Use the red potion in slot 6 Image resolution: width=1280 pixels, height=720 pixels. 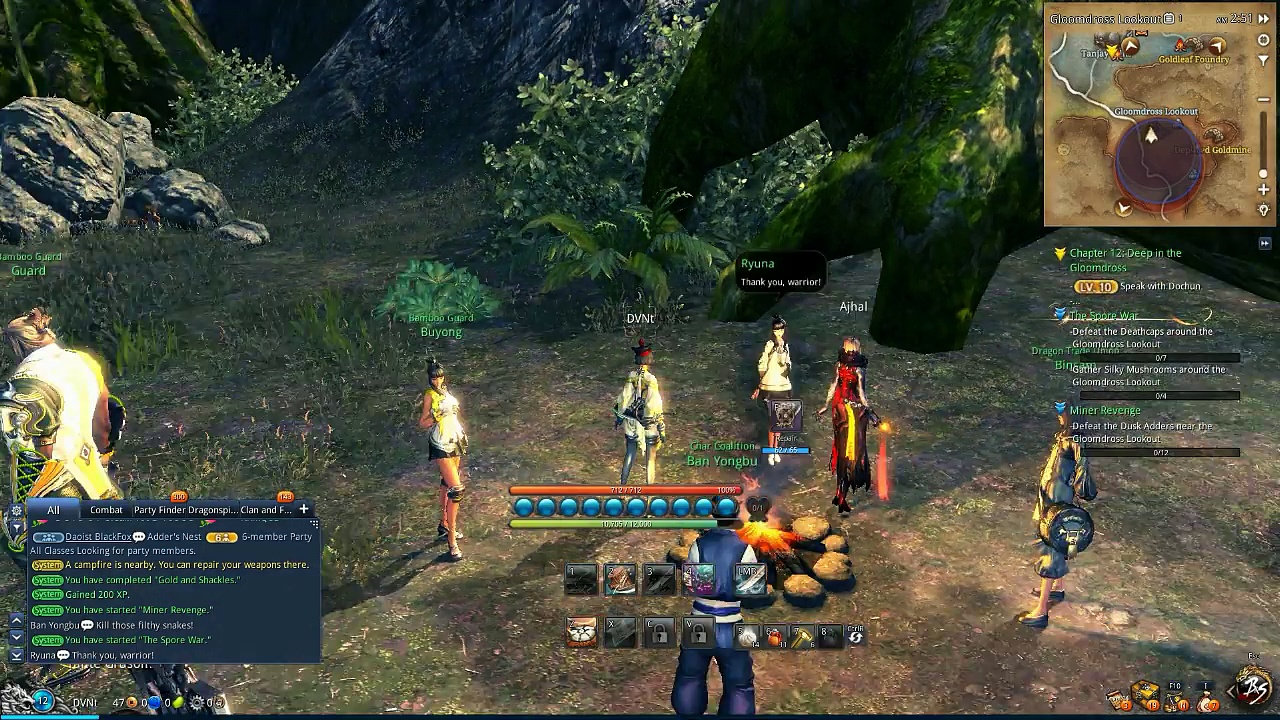[775, 636]
